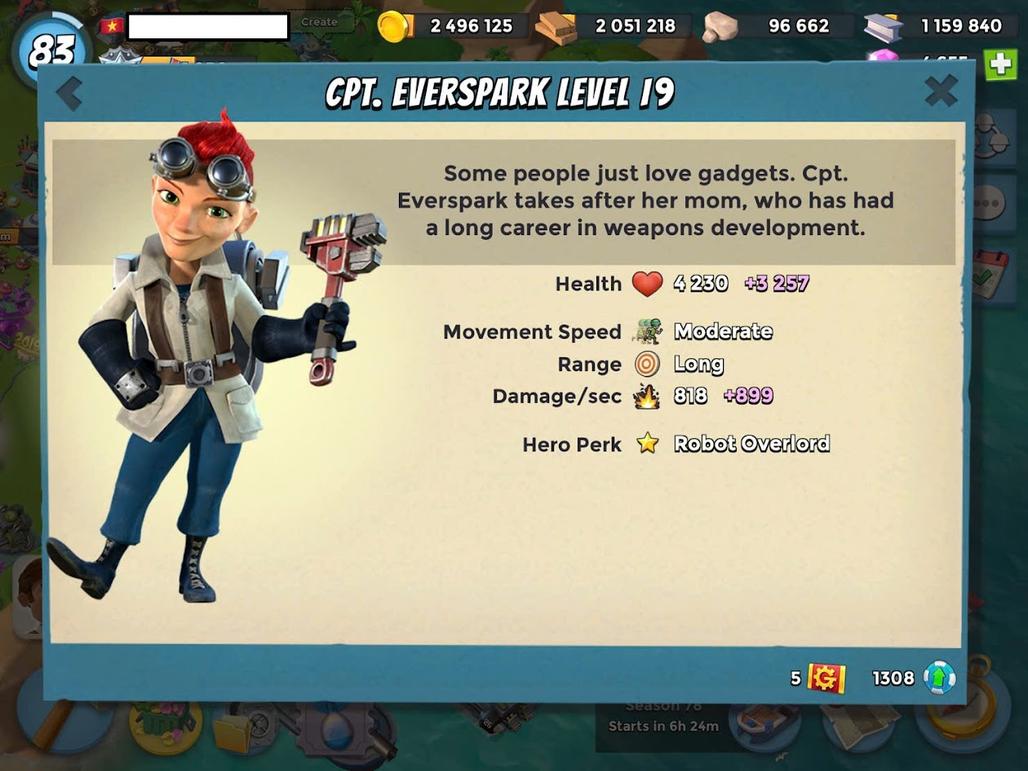The image size is (1028, 771).
Task: Click the level 83 player badge
Action: [52, 48]
